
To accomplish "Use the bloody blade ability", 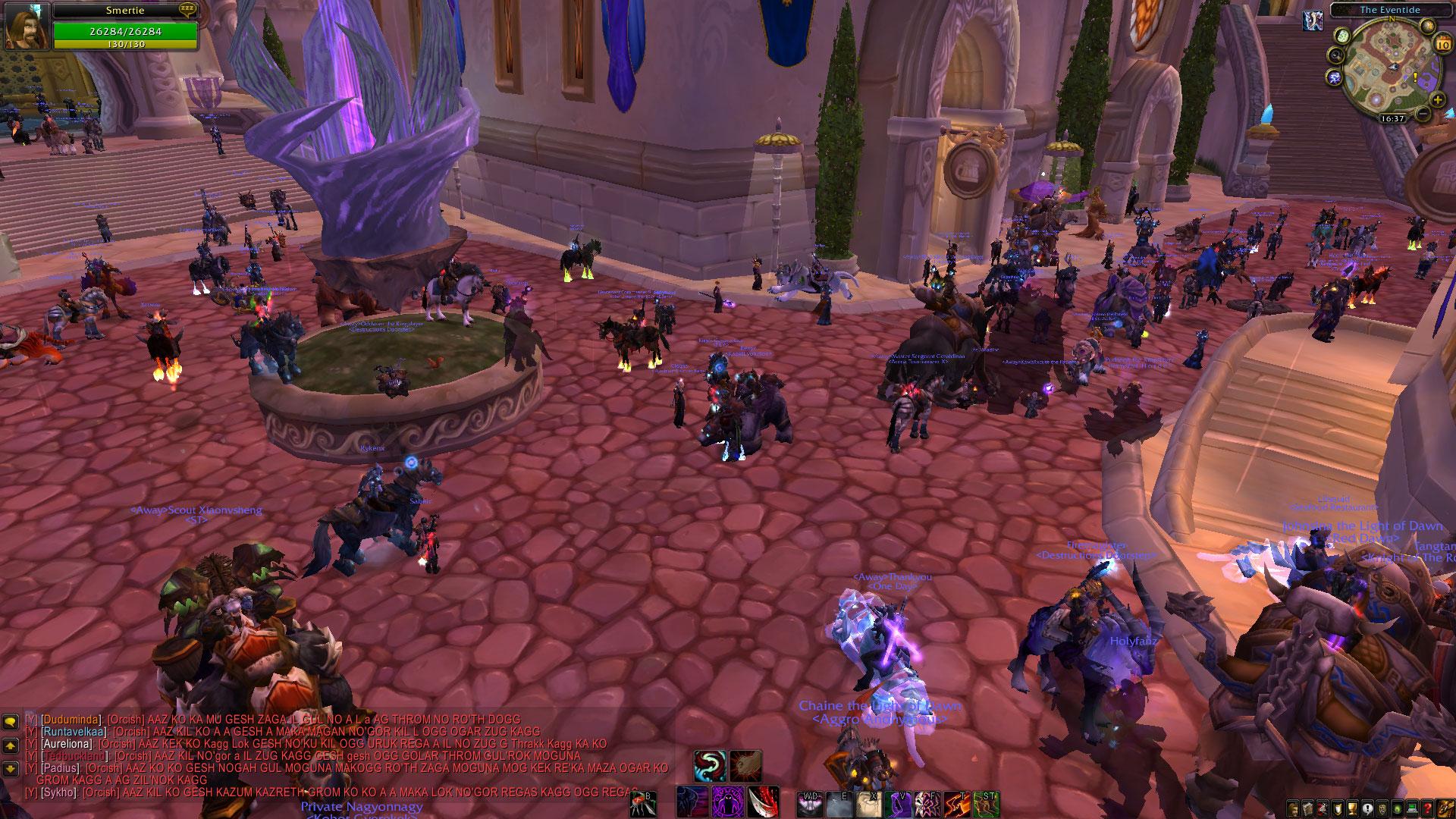I will [x=762, y=802].
